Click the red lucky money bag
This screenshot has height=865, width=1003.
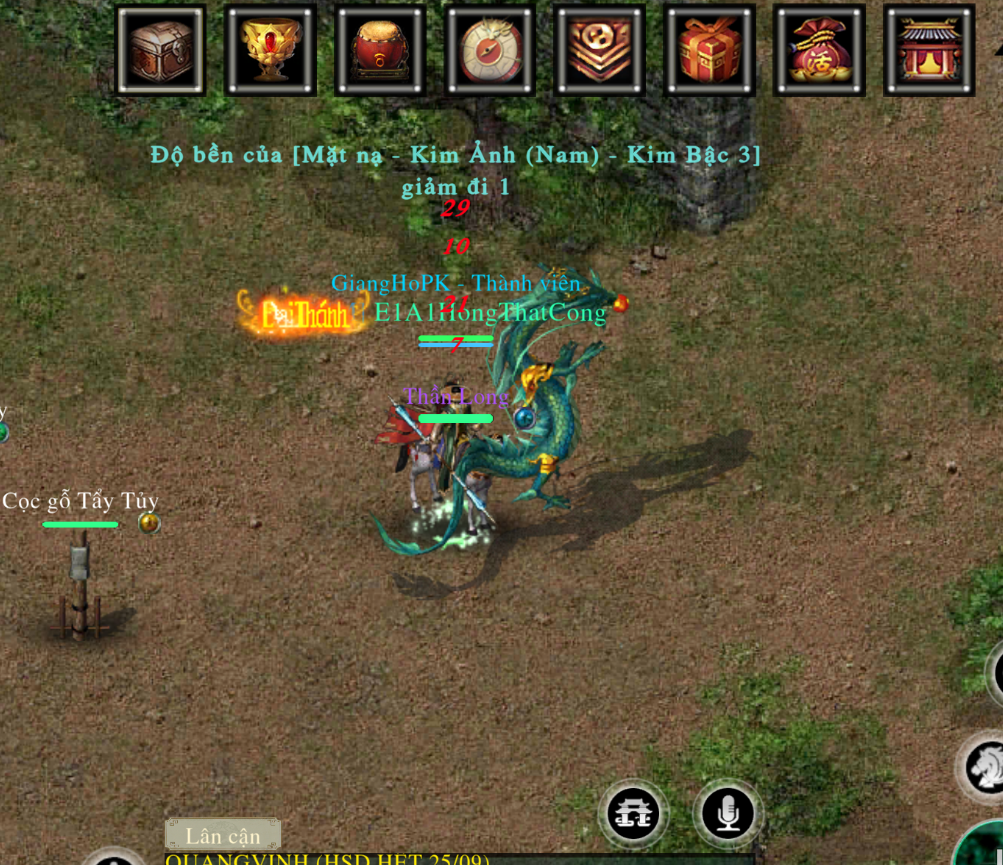[x=819, y=50]
